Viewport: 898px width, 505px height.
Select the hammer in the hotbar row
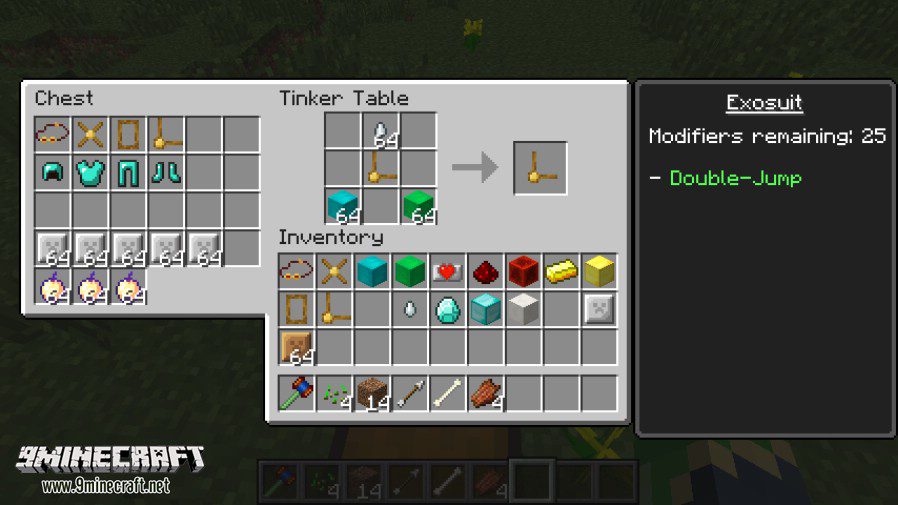pos(297,394)
